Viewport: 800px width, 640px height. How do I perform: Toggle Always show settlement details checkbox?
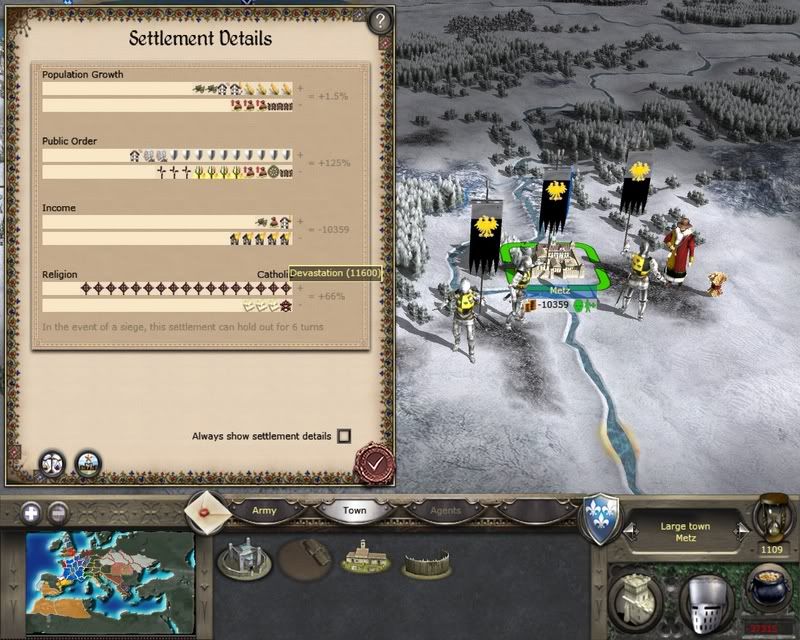pyautogui.click(x=344, y=436)
